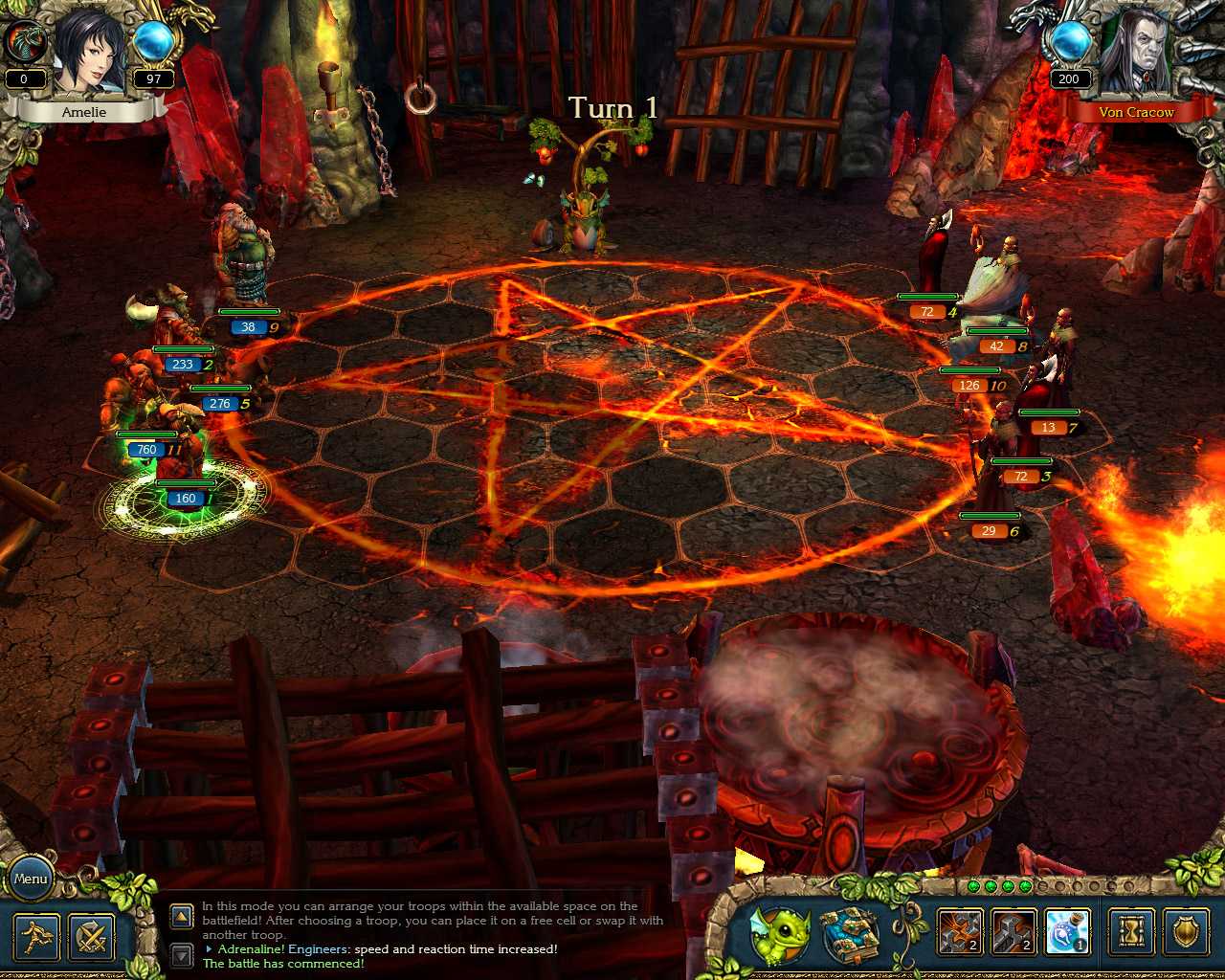Select the running soldier icon near Menu
The height and width of the screenshot is (980, 1225).
pyautogui.click(x=36, y=936)
